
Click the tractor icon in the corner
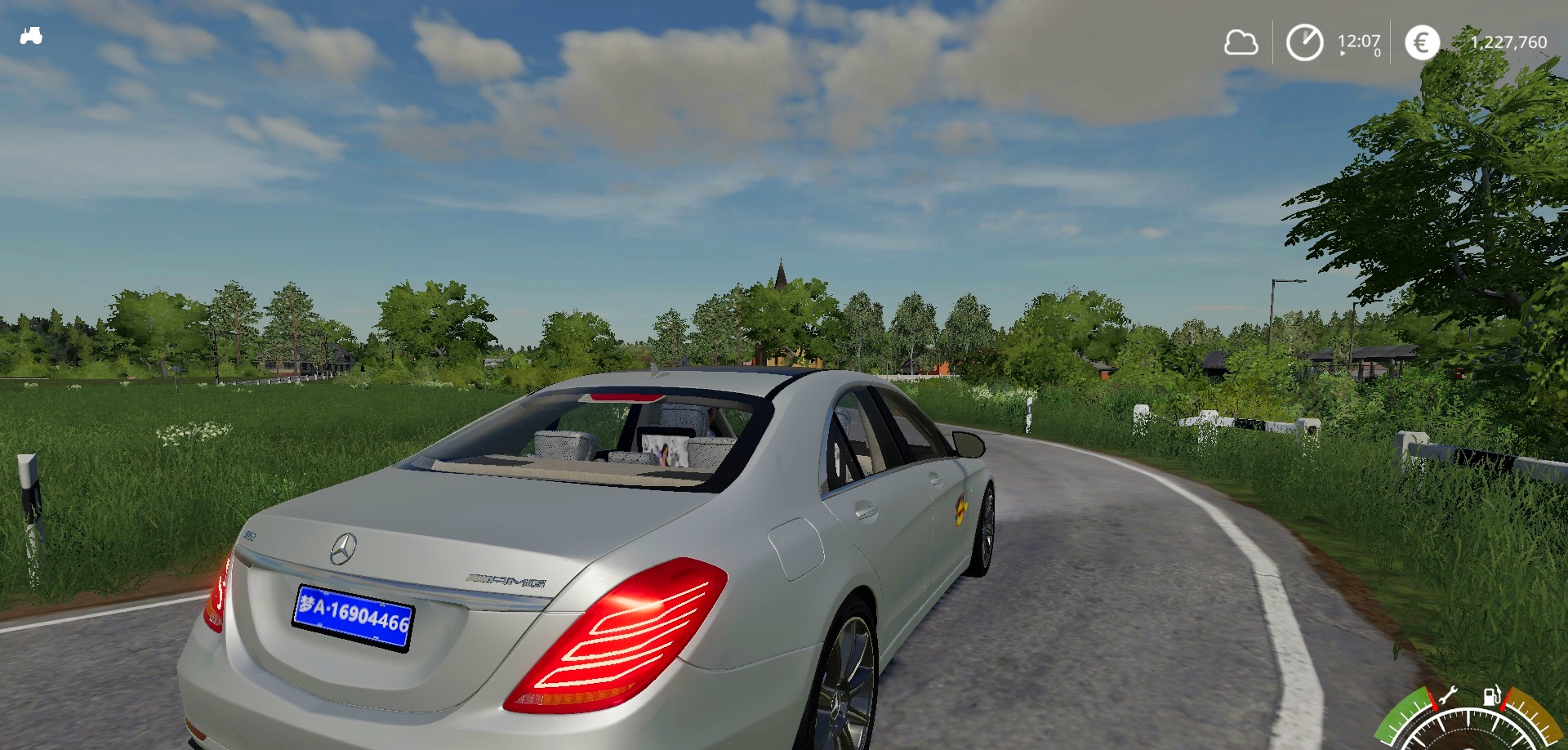point(31,36)
